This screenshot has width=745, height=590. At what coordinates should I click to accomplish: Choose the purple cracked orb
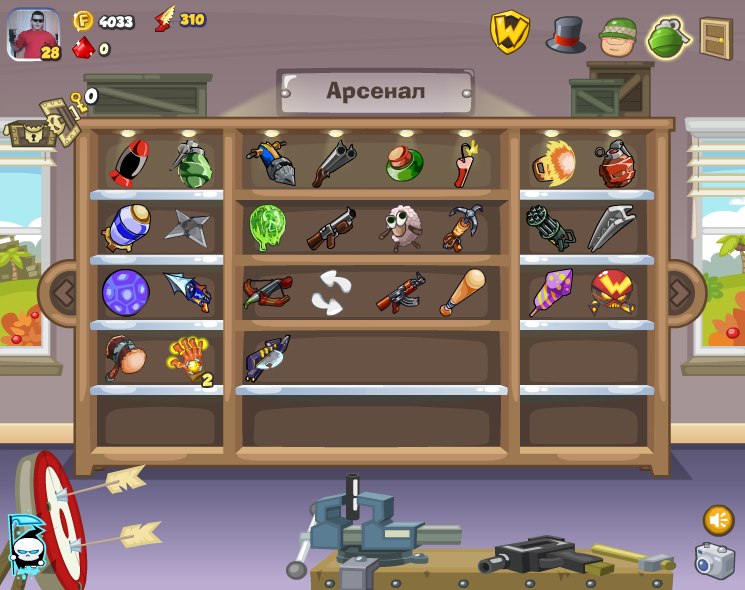(x=125, y=291)
